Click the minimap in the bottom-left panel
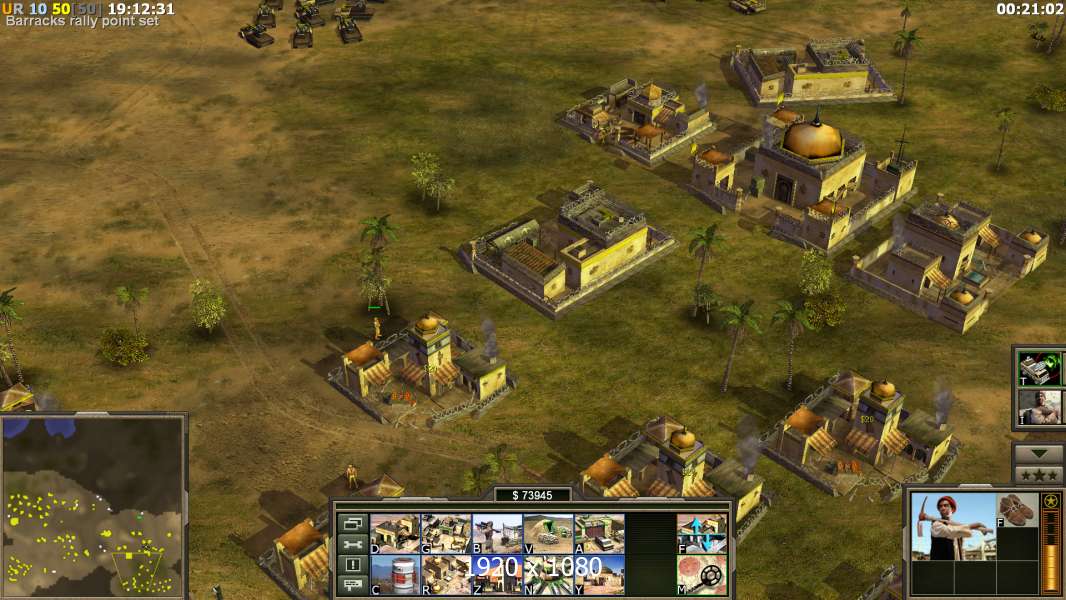This screenshot has width=1066, height=600. click(93, 507)
